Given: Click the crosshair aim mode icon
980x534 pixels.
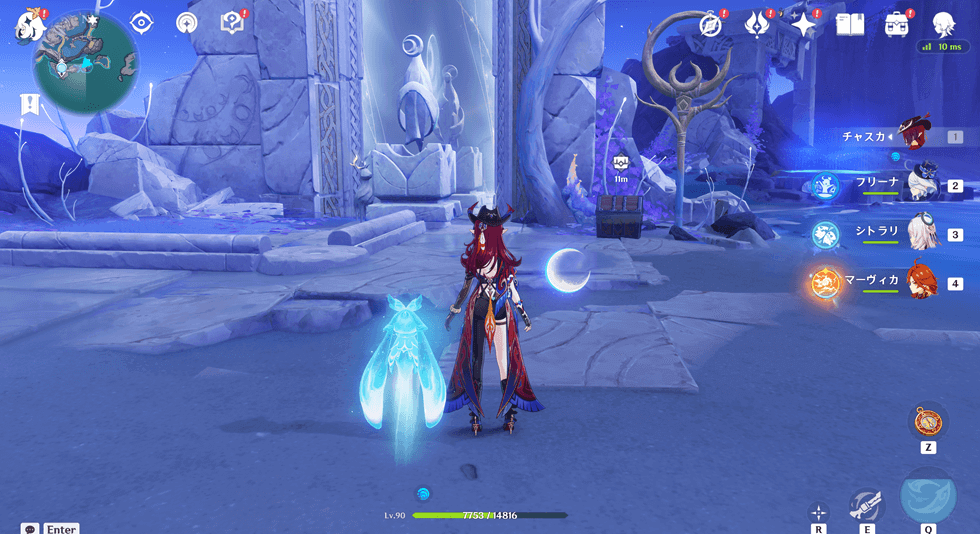Looking at the screenshot, I should pos(818,511).
